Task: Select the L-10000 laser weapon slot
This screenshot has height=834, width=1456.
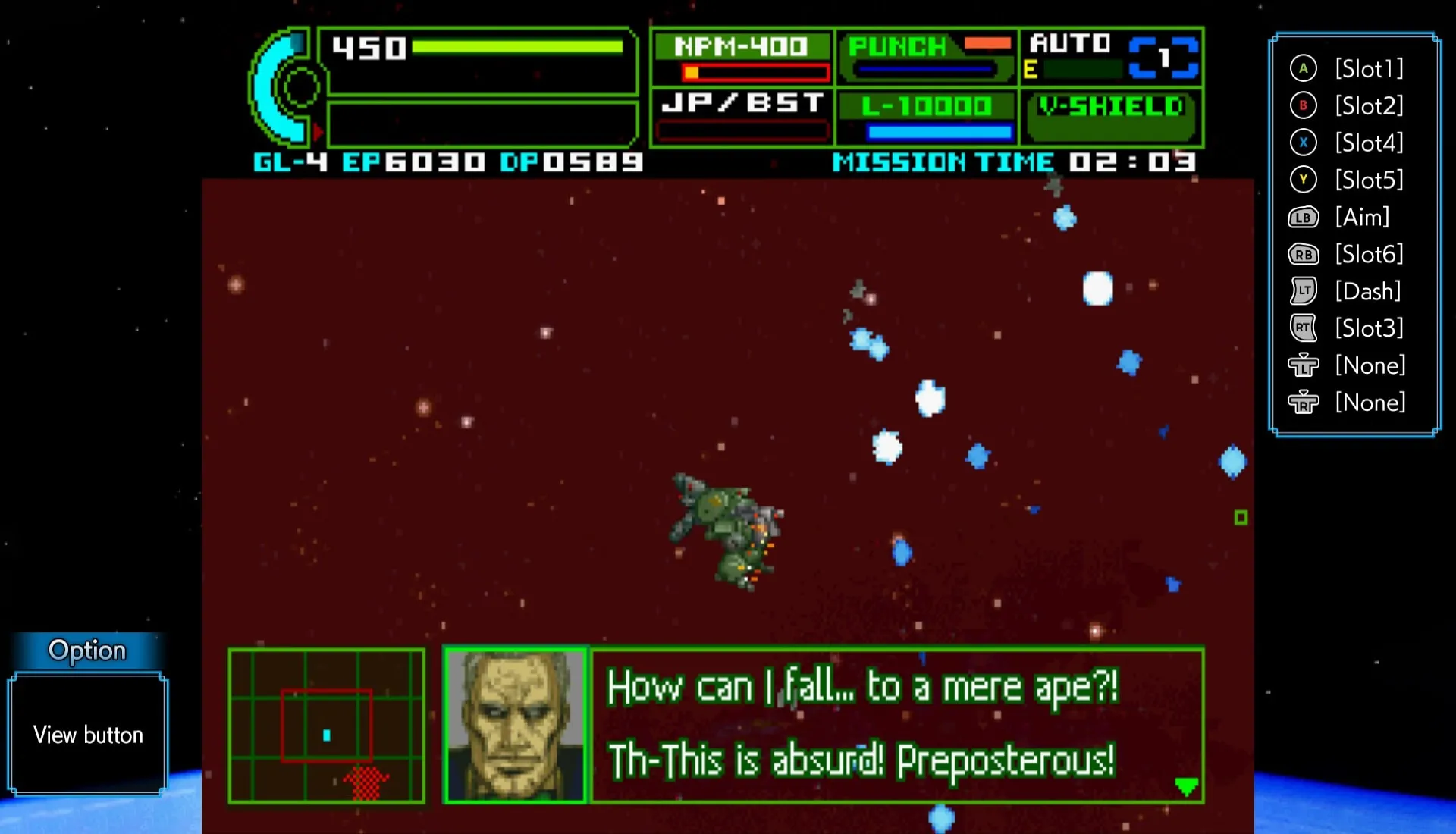Action: click(927, 118)
